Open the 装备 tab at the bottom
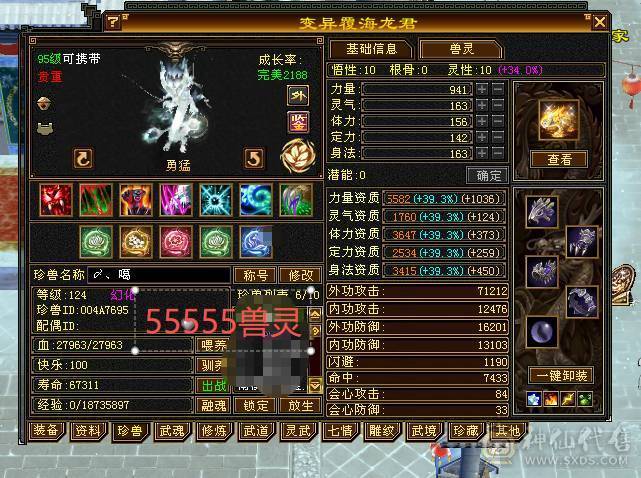The width and height of the screenshot is (641, 478). (45, 431)
